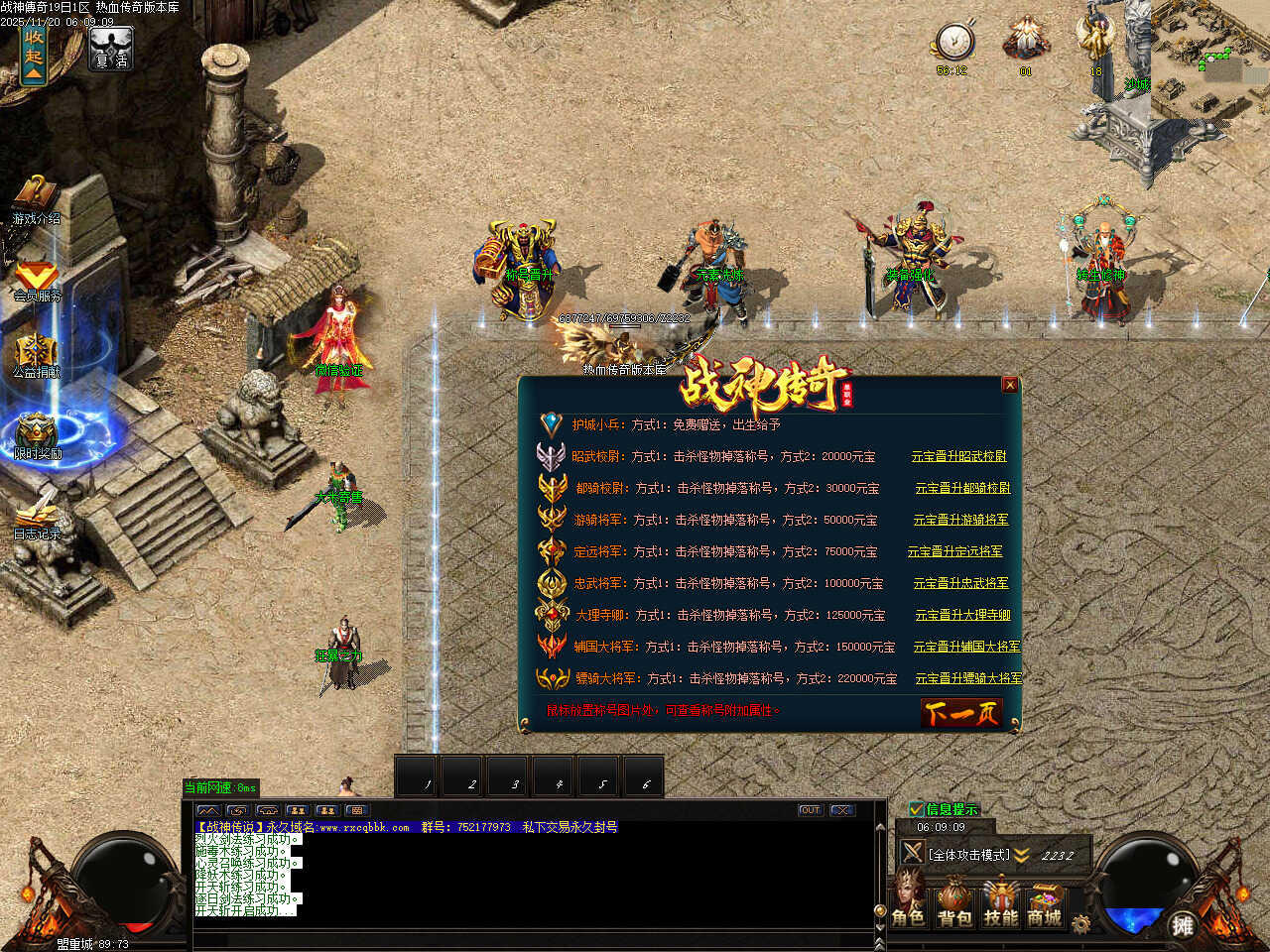Image resolution: width=1270 pixels, height=952 pixels.
Task: Choose the 元宝晋升忠武将军 link
Action: [960, 583]
